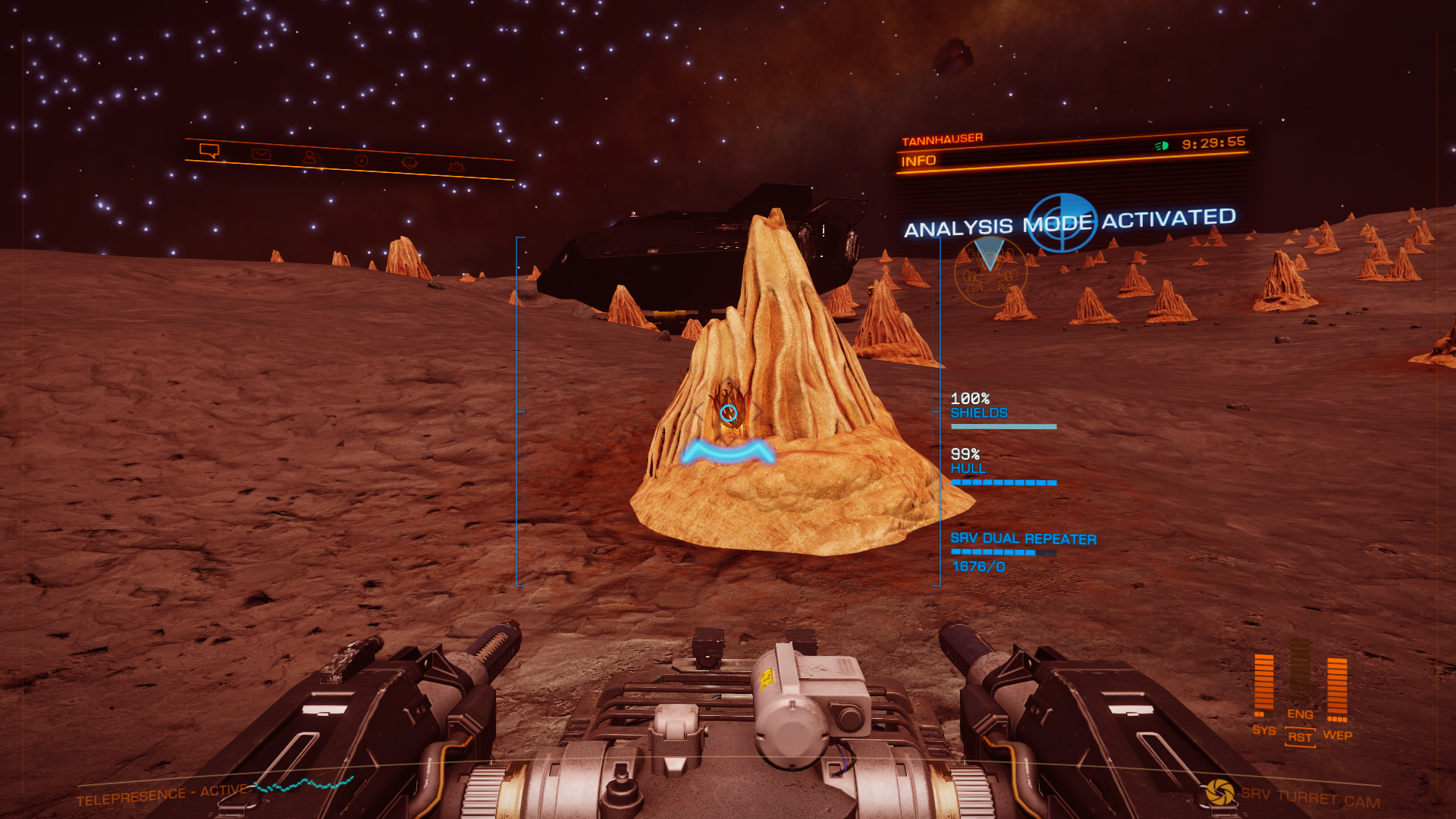Open the chat speech-bubble tab

click(209, 151)
